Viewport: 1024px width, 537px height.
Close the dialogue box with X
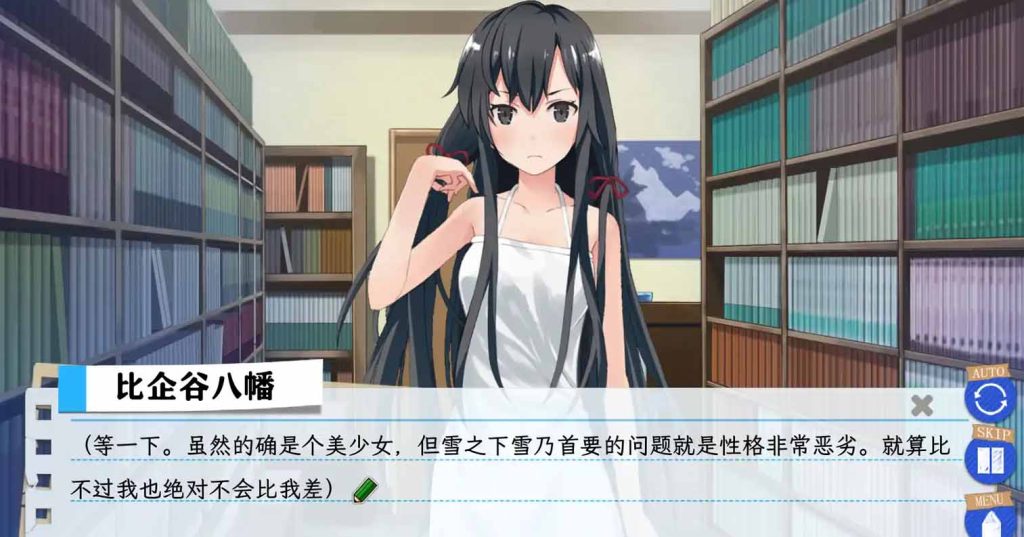pos(922,405)
